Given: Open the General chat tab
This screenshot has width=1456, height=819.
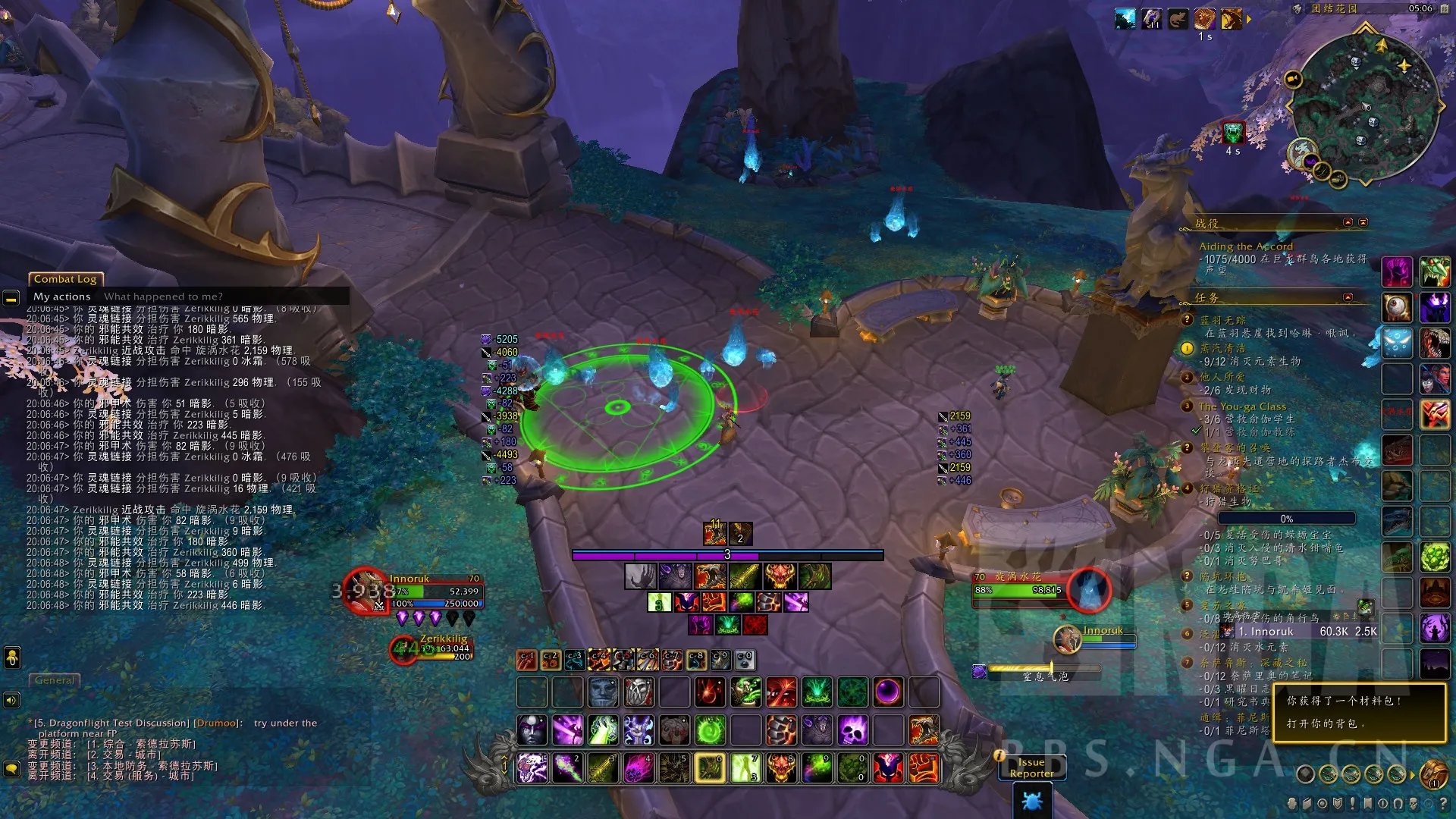Looking at the screenshot, I should [x=55, y=680].
